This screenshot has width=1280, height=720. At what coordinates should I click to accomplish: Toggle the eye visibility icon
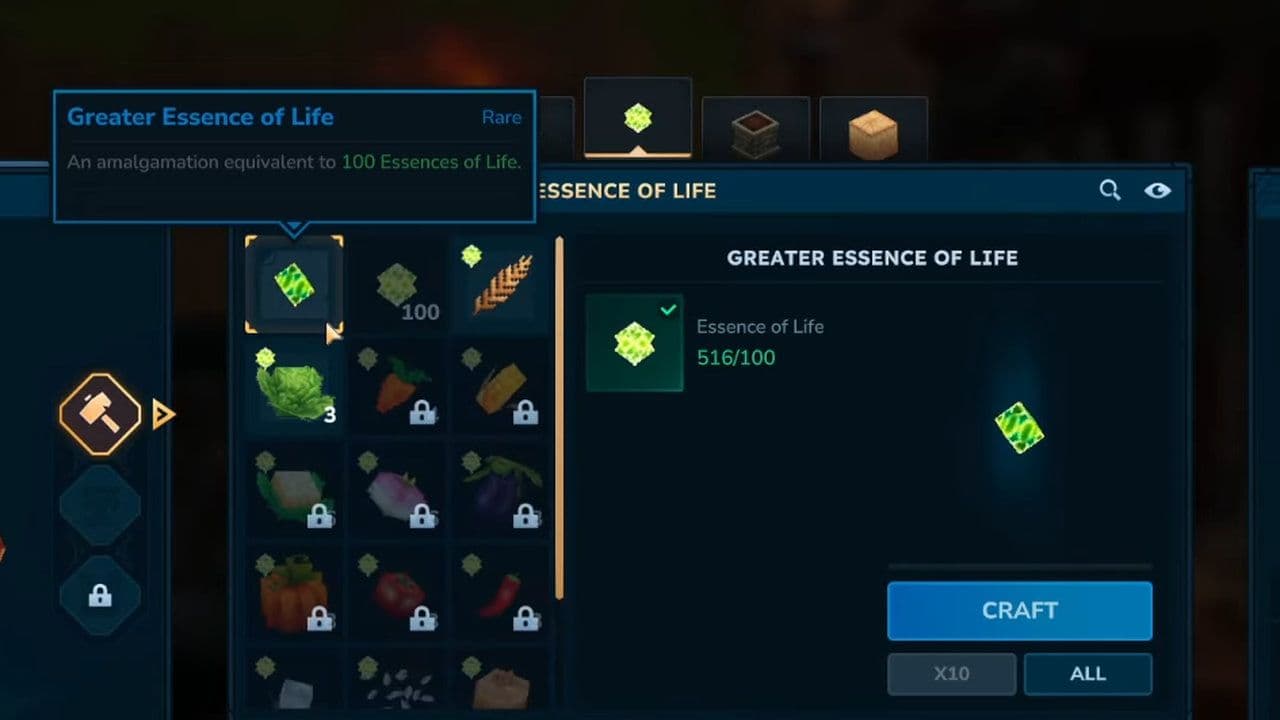(x=1157, y=190)
